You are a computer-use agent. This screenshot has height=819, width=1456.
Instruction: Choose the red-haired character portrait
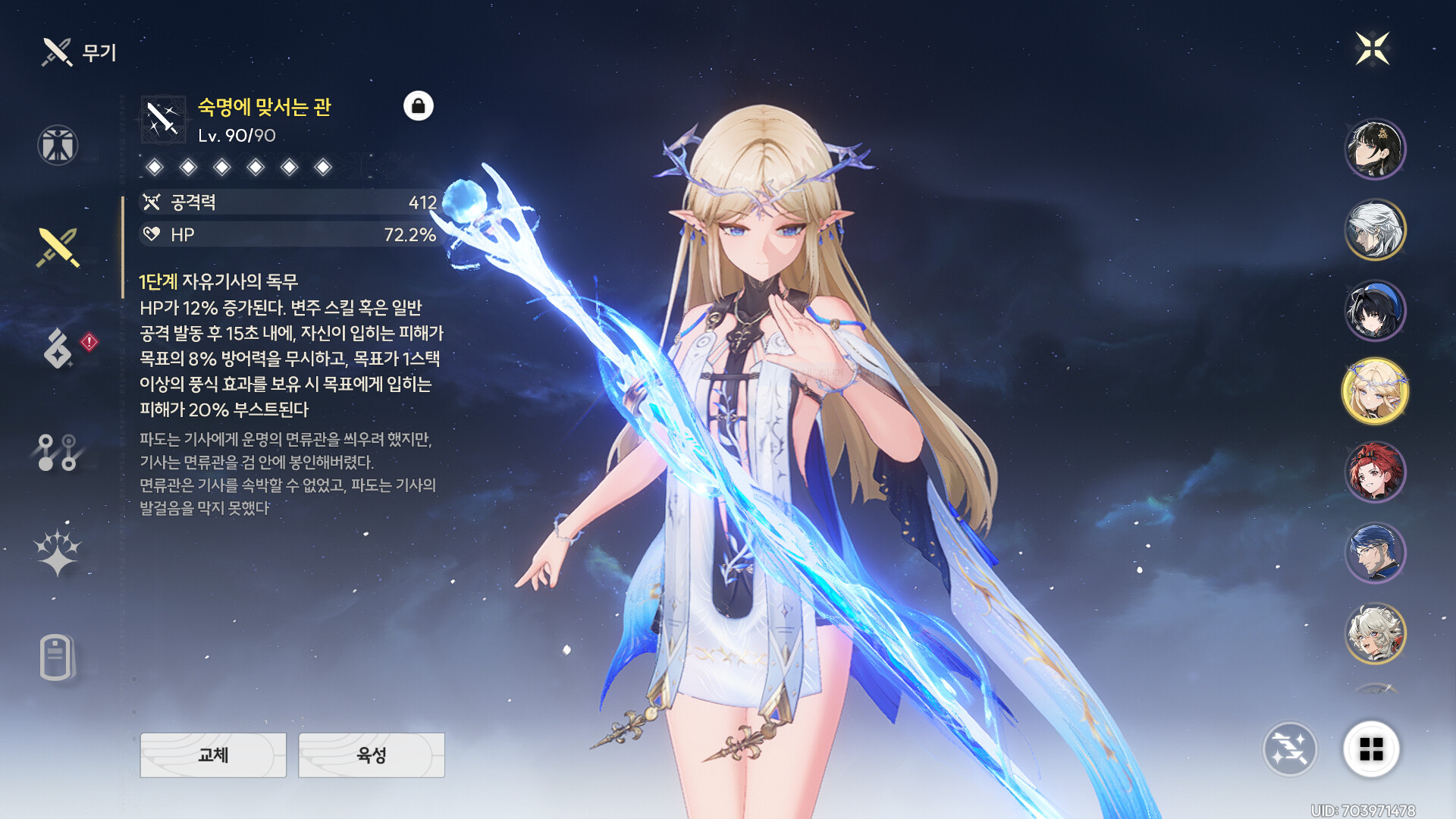1374,472
